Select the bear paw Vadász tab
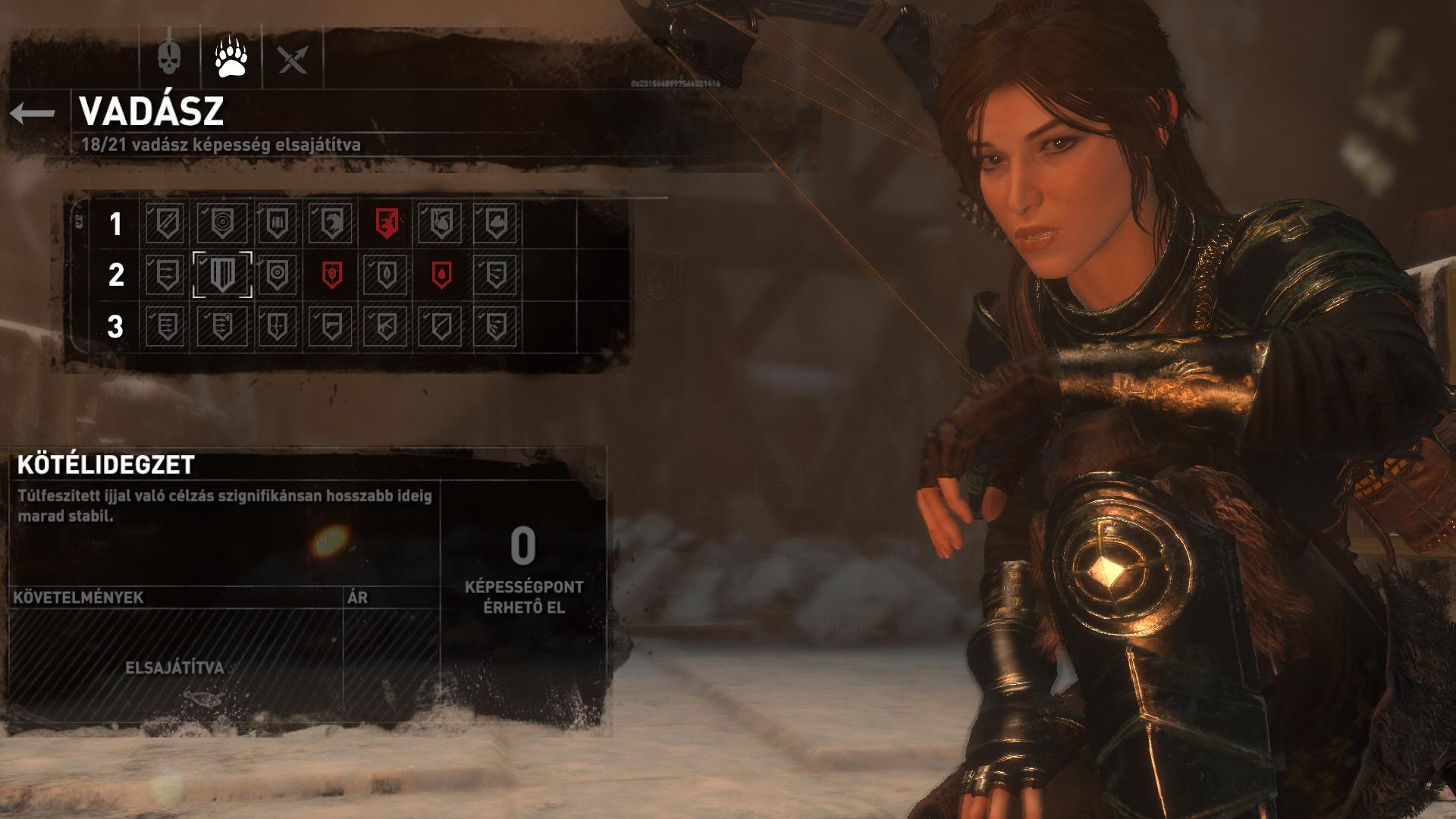This screenshot has width=1456, height=819. [231, 58]
